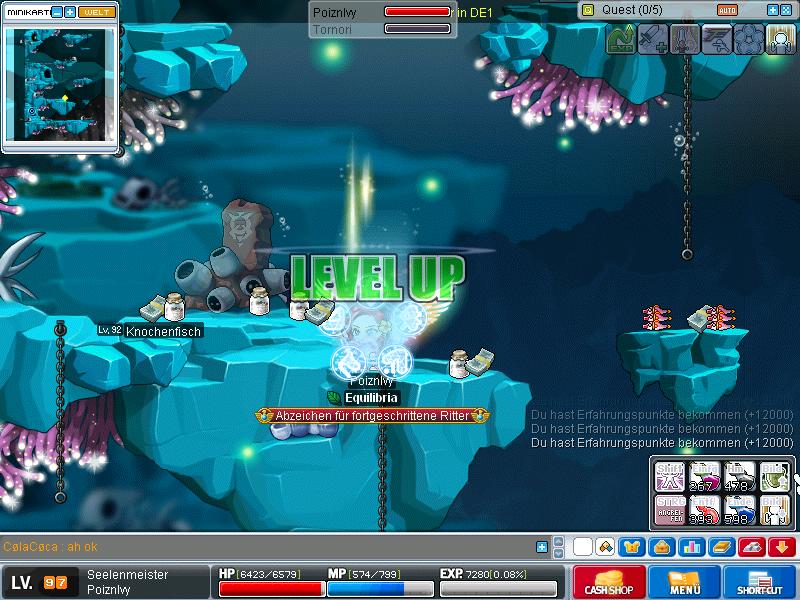This screenshot has width=800, height=600.
Task: Use the blue potion in the Ende slot
Action: point(739,508)
